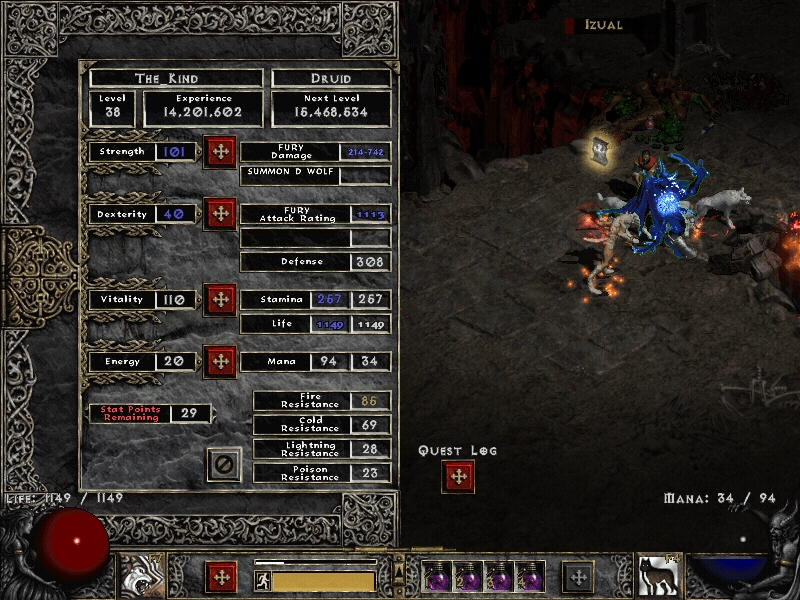The width and height of the screenshot is (800, 600).
Task: Open the Quest Log button
Action: (x=458, y=477)
